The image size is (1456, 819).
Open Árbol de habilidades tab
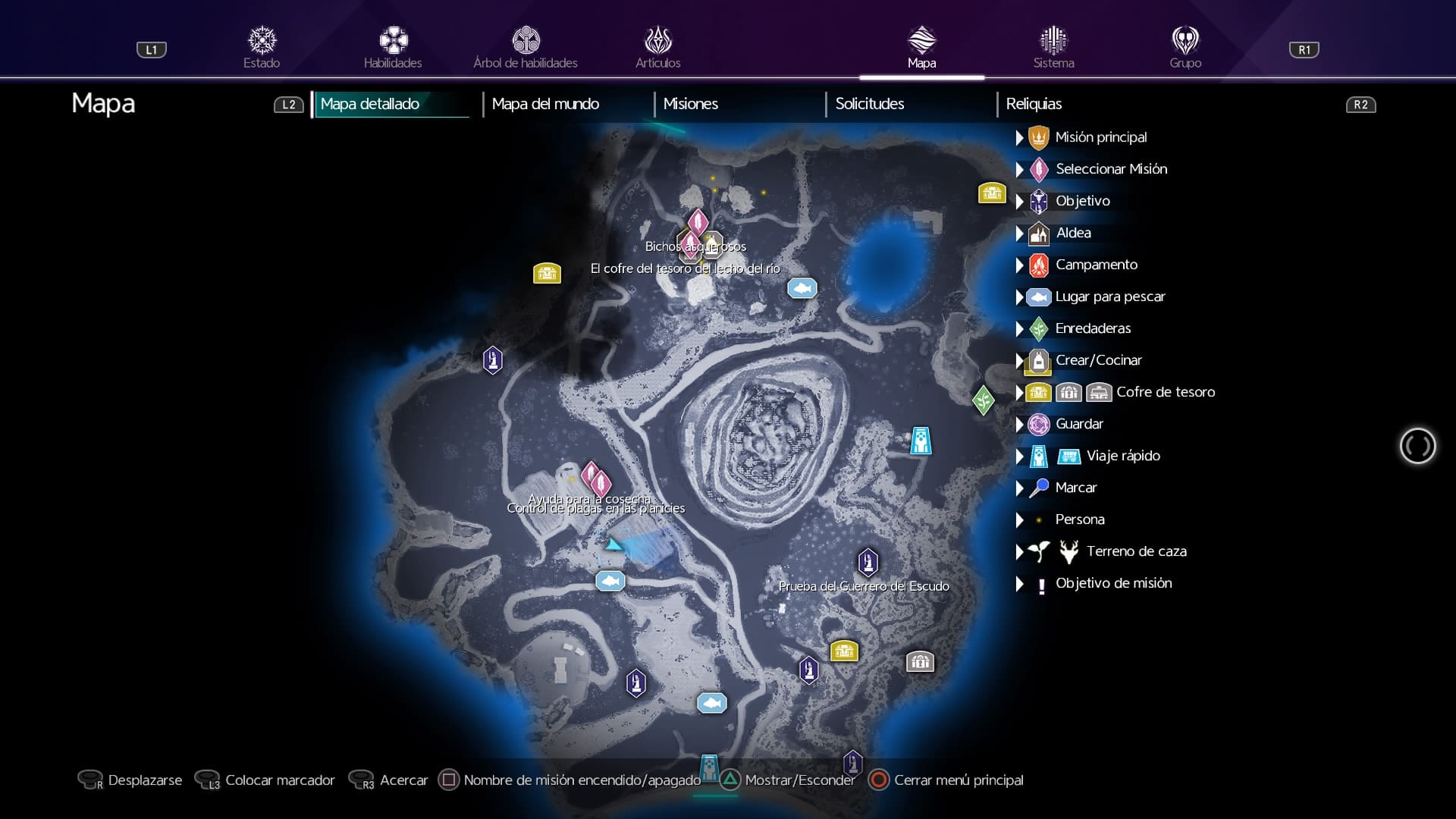526,48
